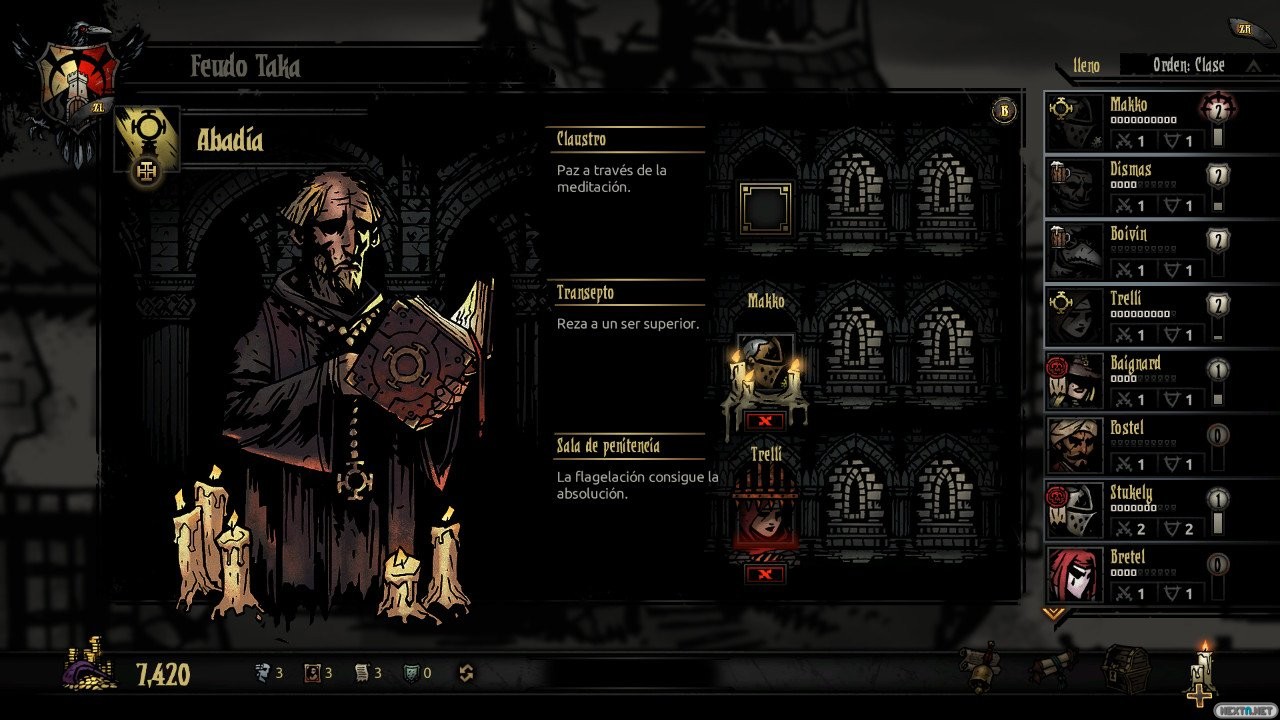The width and height of the screenshot is (1280, 720).
Task: Select the empty Claustro treatment slot
Action: [x=765, y=208]
